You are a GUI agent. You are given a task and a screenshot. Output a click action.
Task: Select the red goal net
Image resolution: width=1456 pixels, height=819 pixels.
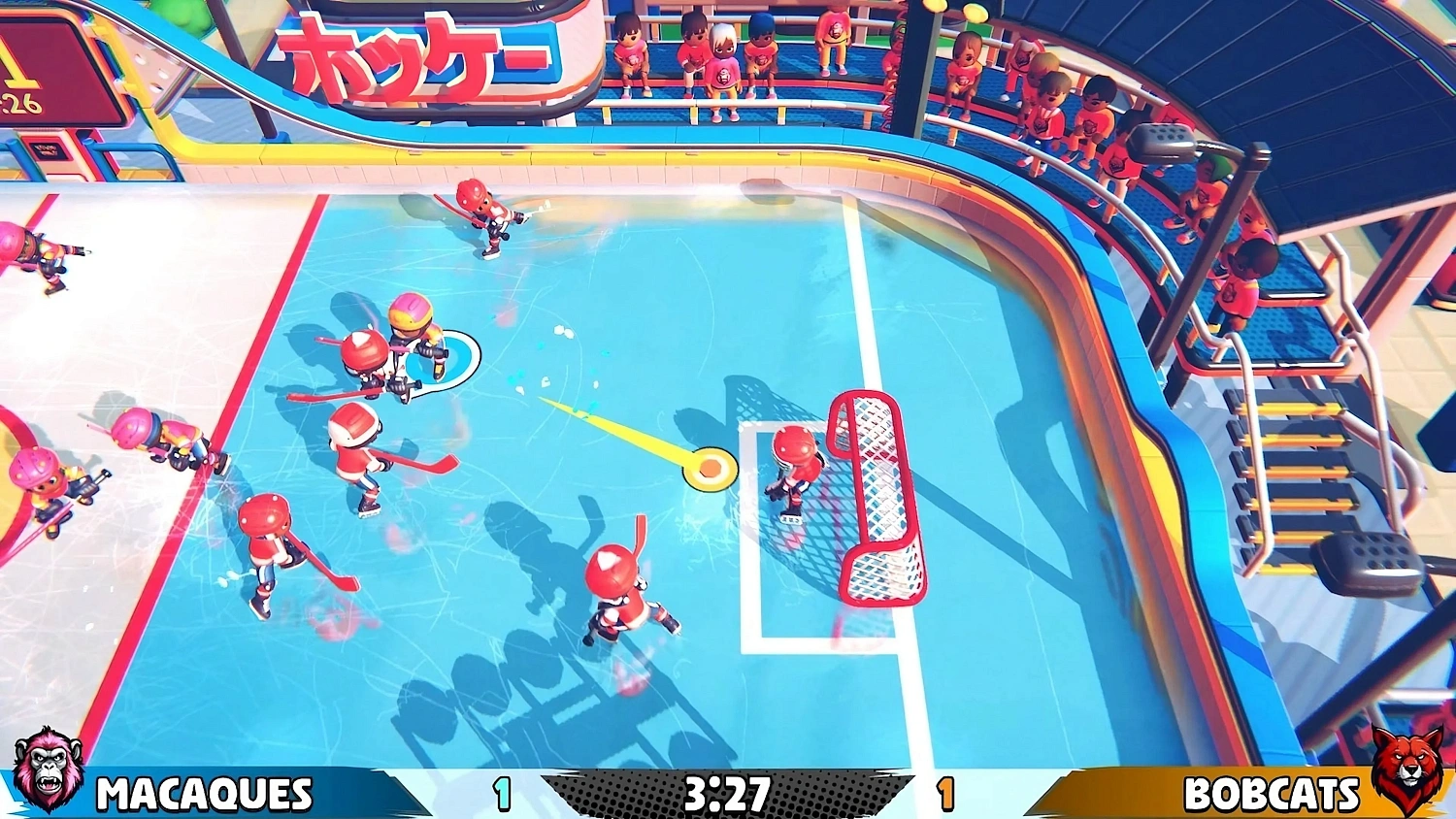pyautogui.click(x=874, y=495)
